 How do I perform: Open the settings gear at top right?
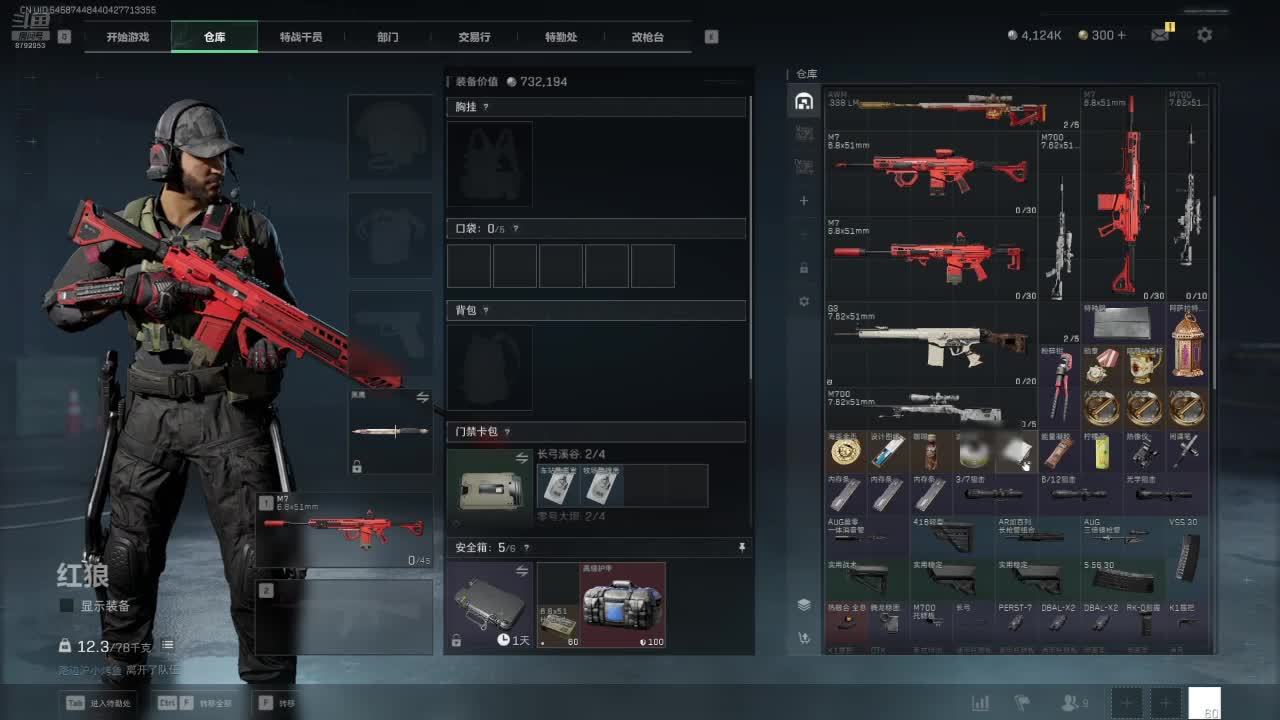(x=1205, y=35)
